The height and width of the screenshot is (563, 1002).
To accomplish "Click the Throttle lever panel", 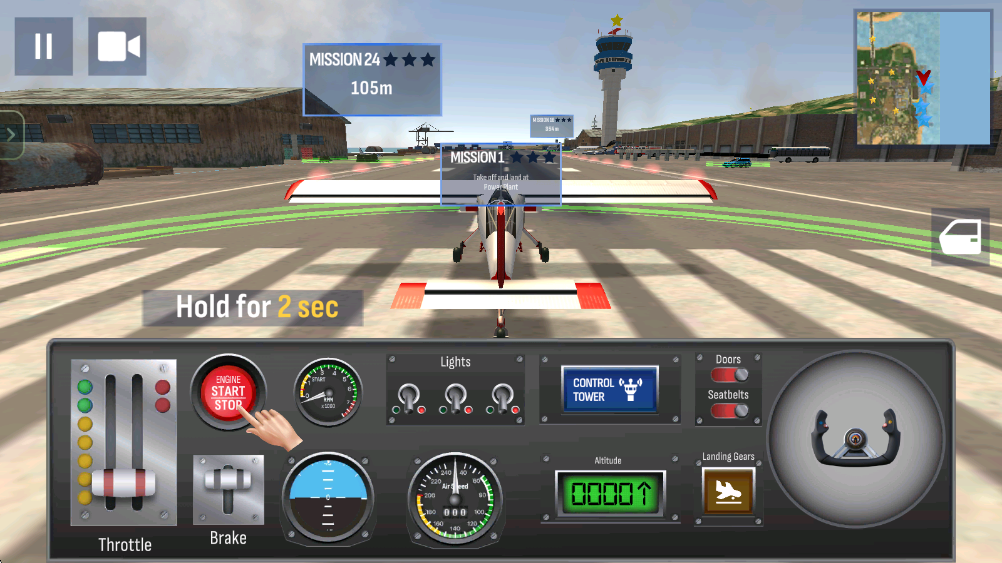I will coord(124,442).
